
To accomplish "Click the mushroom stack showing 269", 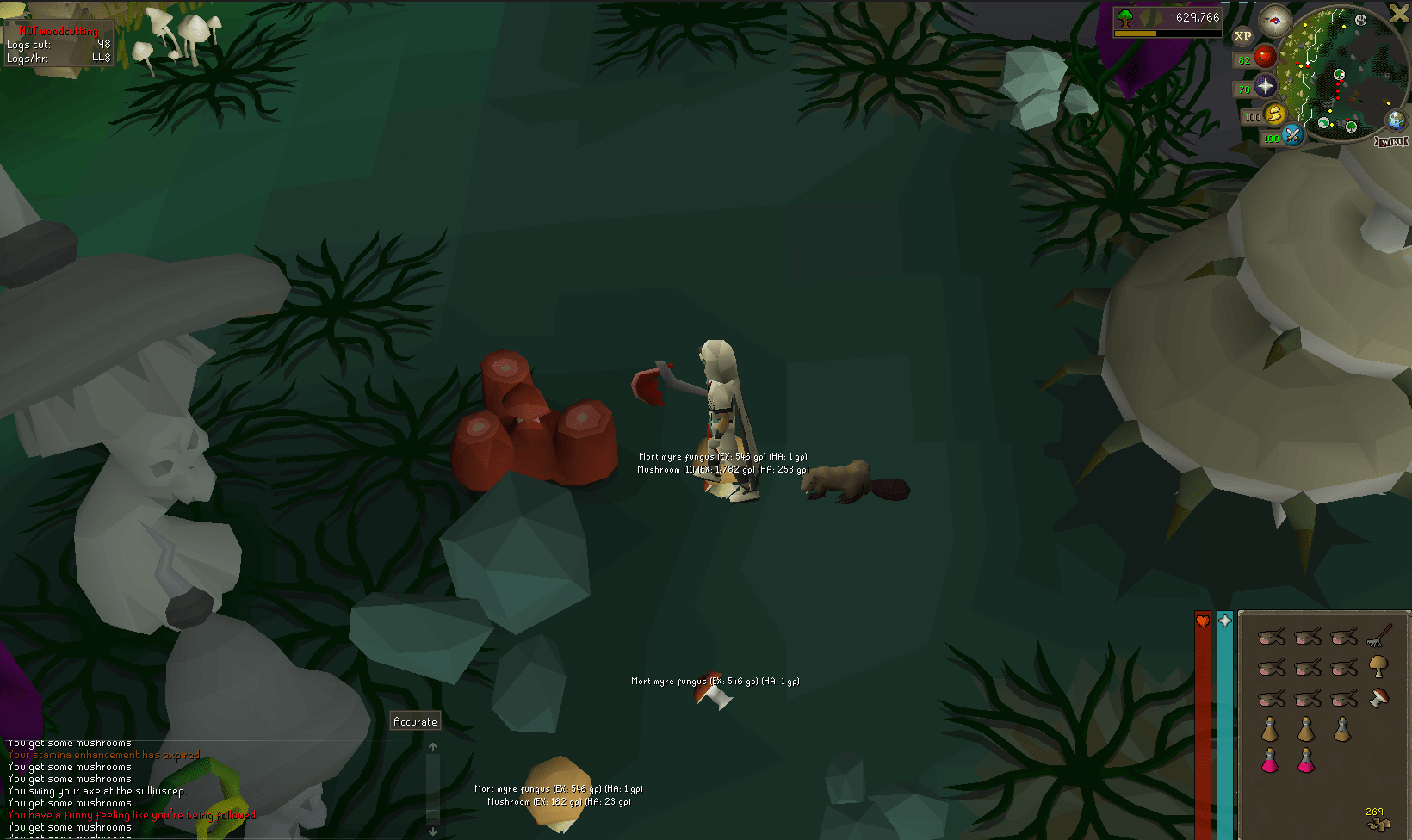I will pyautogui.click(x=1378, y=825).
